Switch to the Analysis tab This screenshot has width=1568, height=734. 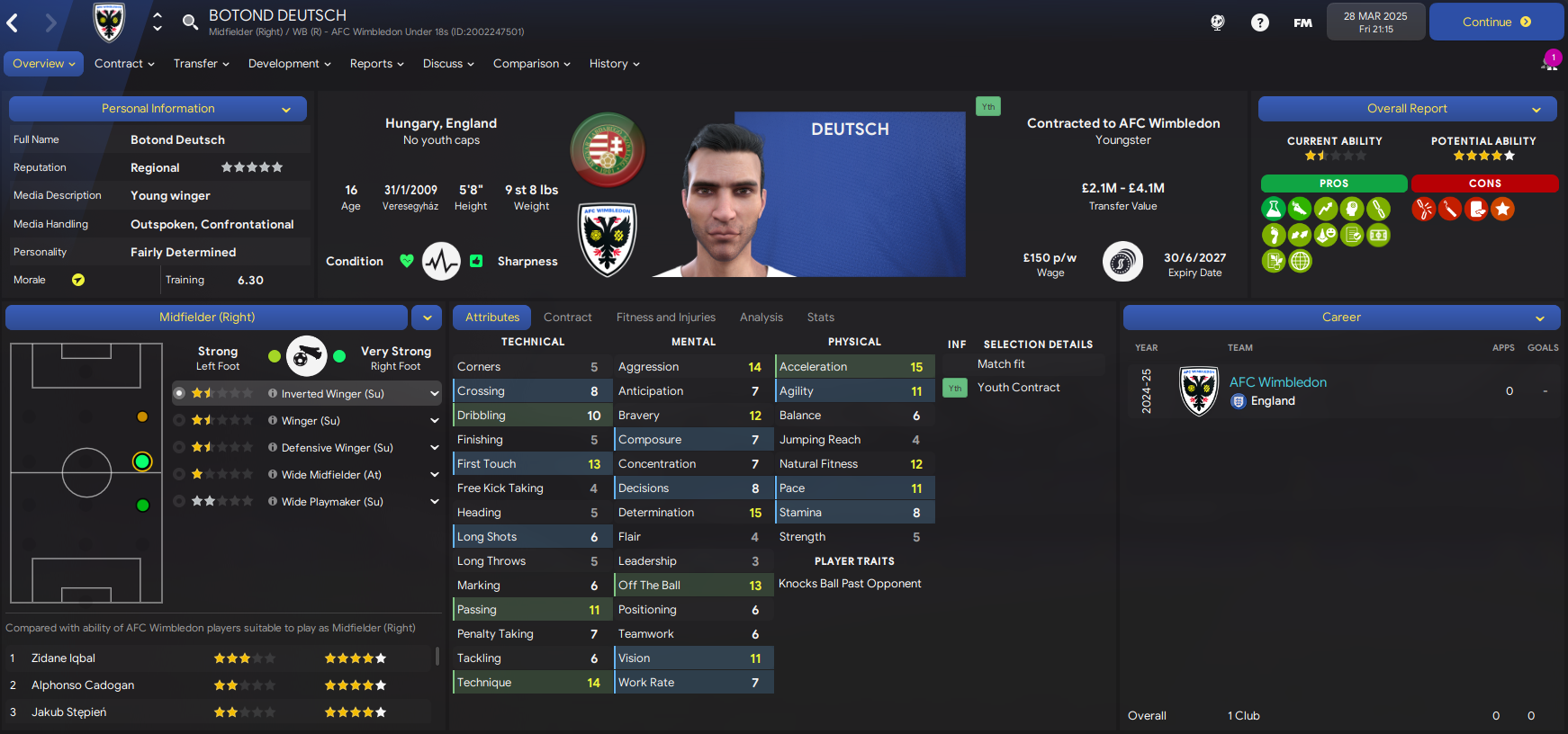pos(761,318)
